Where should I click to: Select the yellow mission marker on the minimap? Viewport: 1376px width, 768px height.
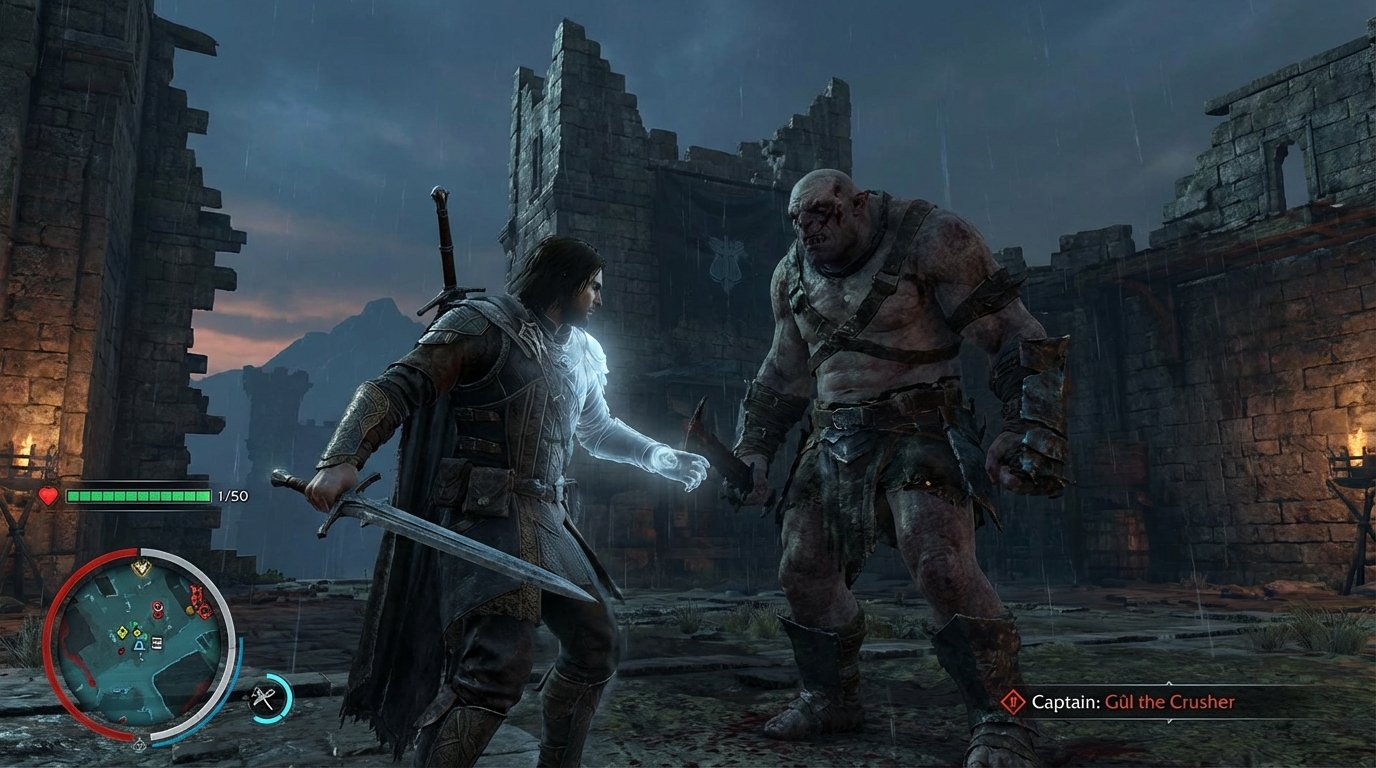(141, 566)
